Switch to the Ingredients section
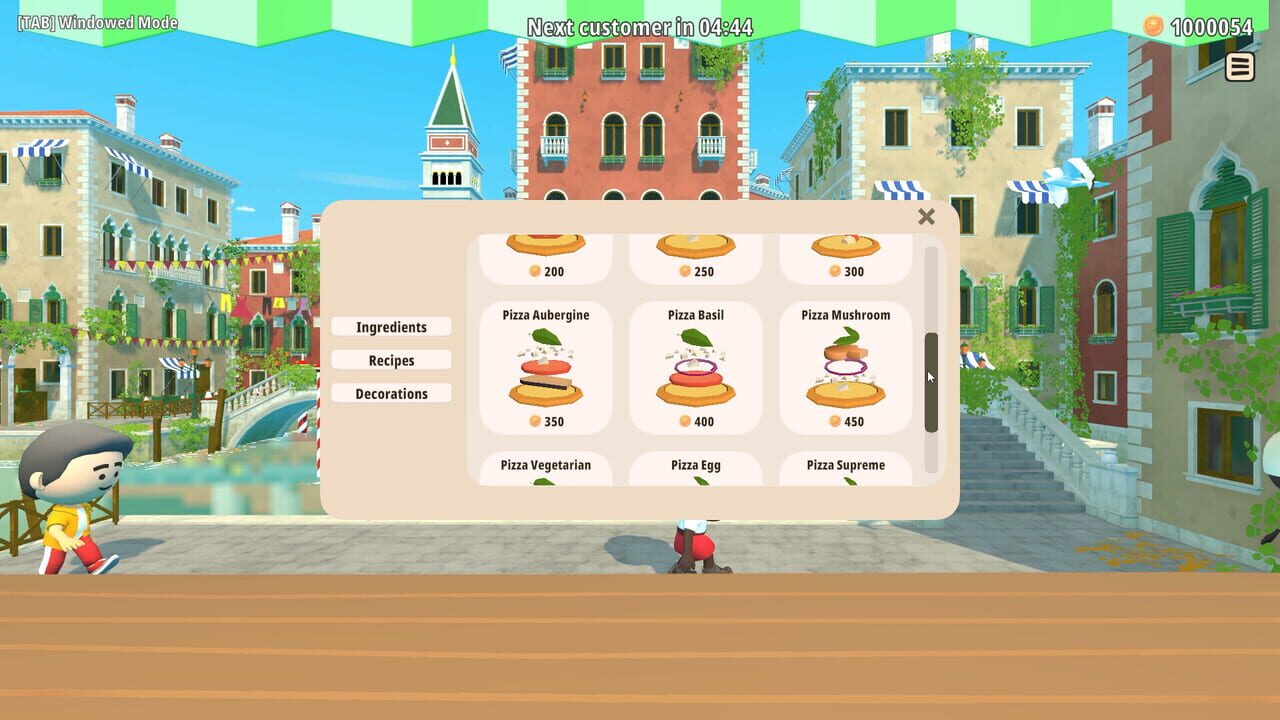1280x720 pixels. (391, 327)
